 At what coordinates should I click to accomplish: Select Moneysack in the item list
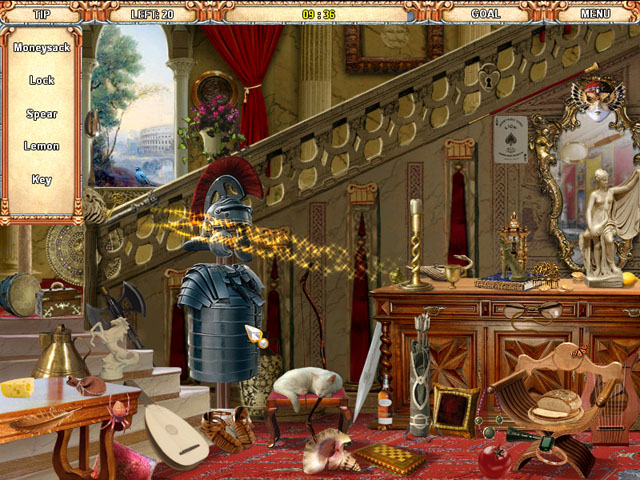[42, 47]
